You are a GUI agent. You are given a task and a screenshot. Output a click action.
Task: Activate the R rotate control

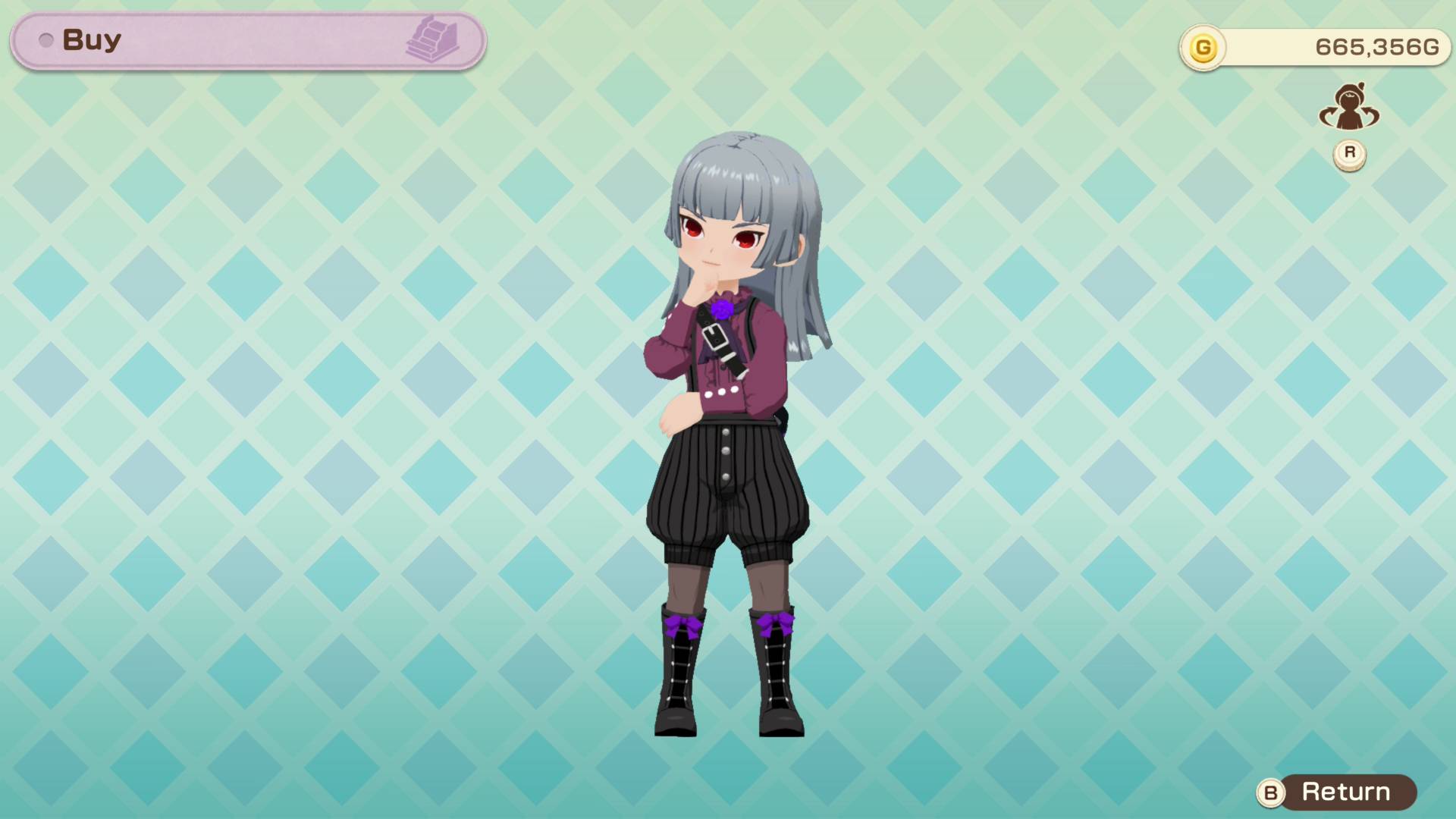click(x=1348, y=152)
